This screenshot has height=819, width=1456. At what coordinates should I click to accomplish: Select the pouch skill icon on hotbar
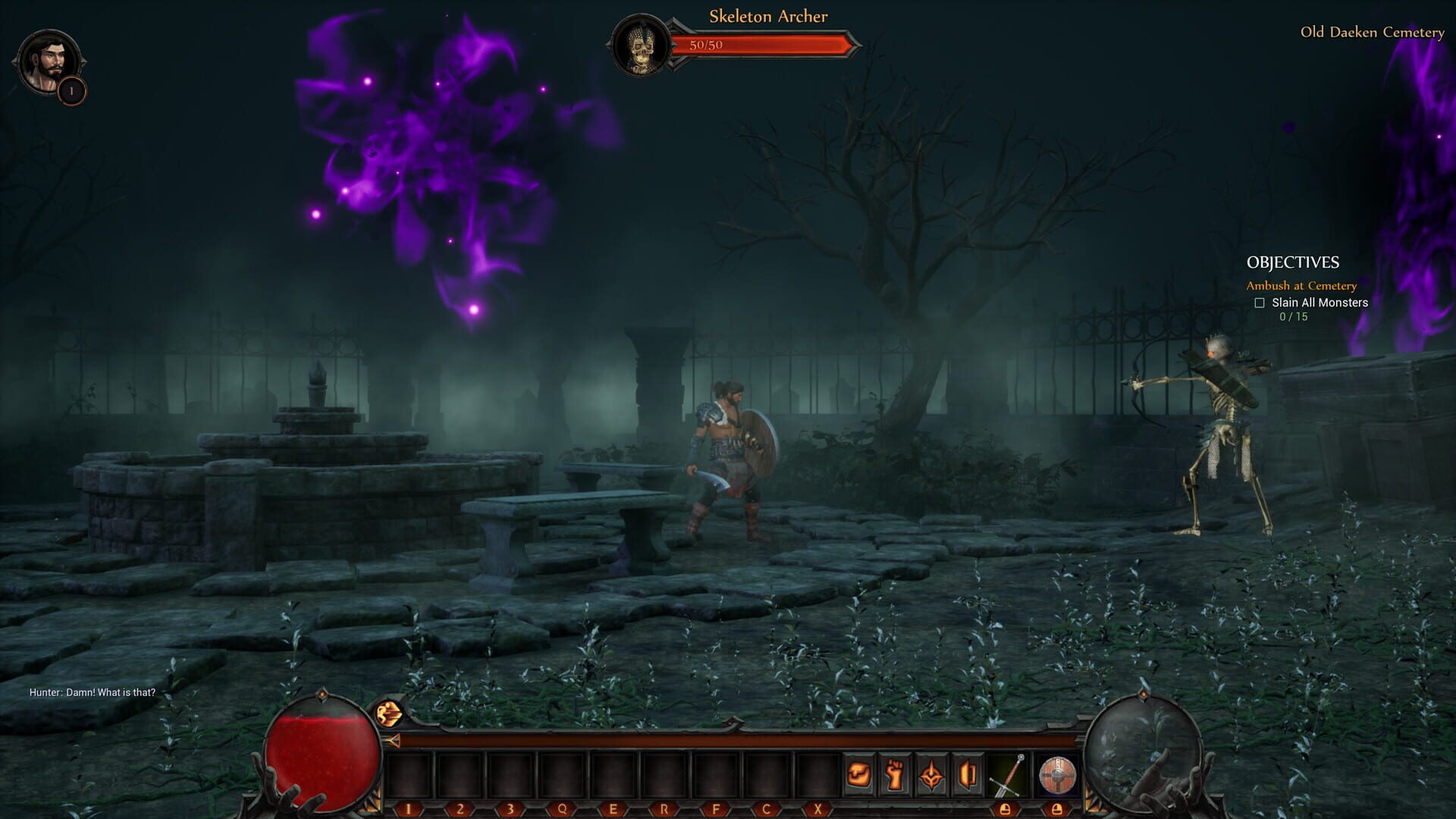coord(858,774)
